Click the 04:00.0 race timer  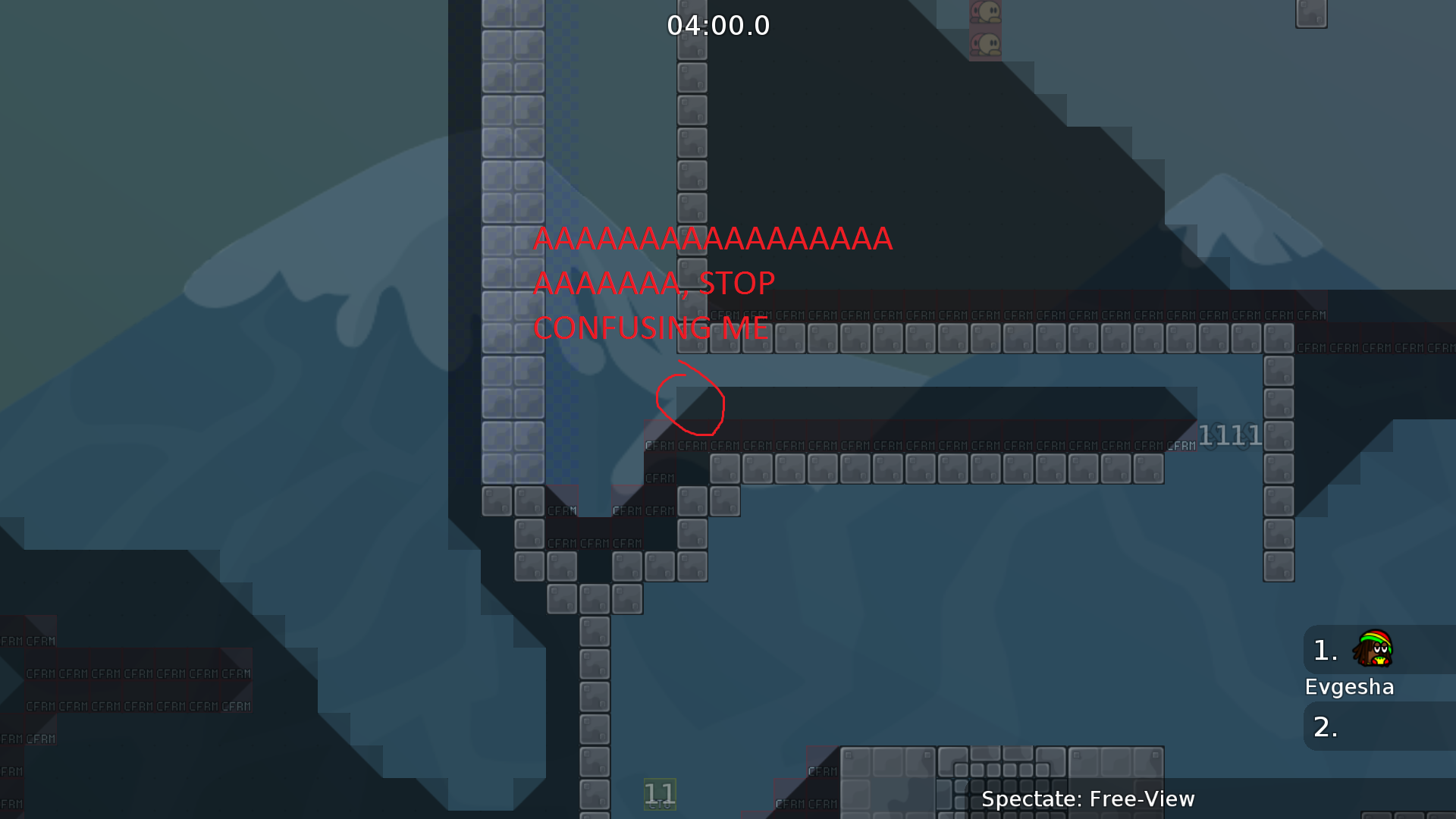718,25
